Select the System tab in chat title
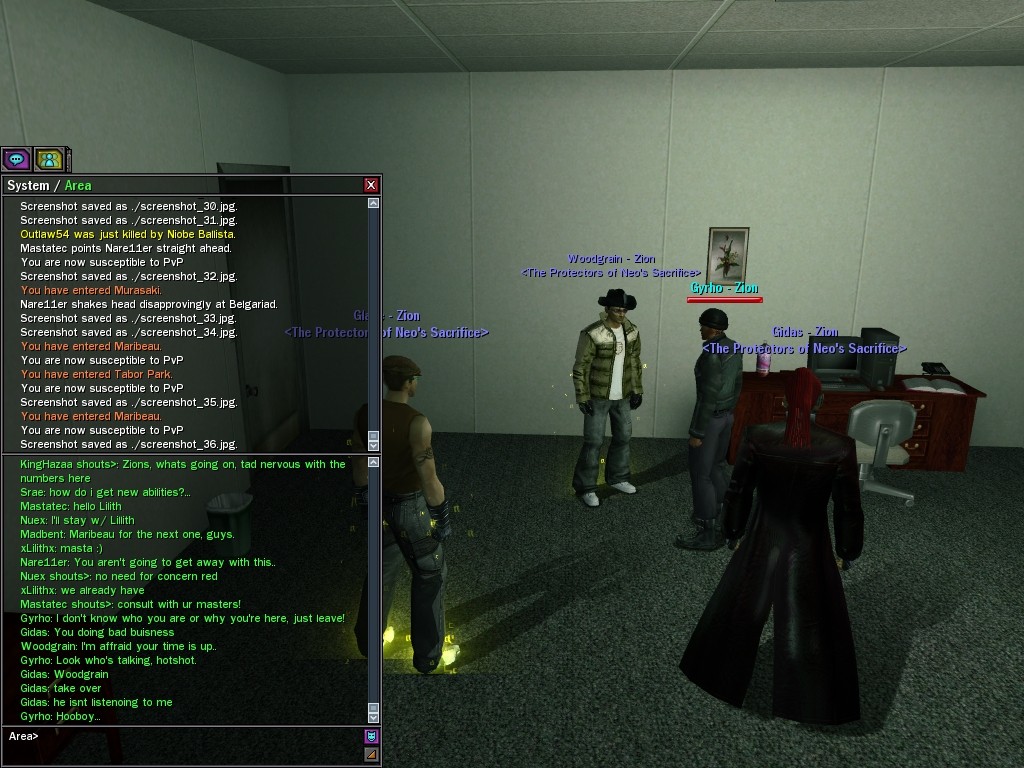 click(x=28, y=185)
